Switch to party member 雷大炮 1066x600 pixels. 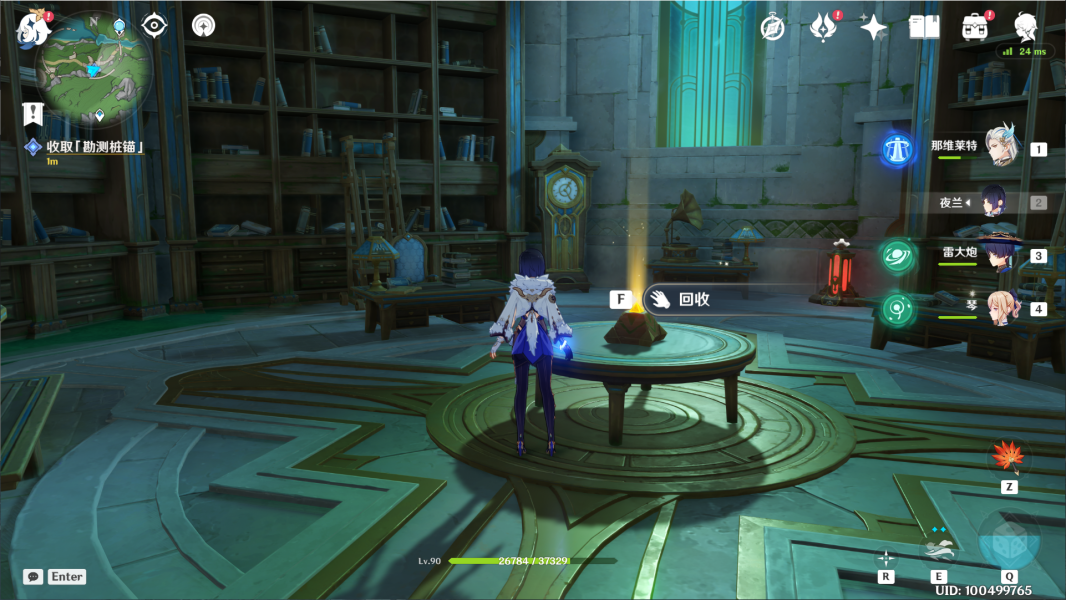998,255
